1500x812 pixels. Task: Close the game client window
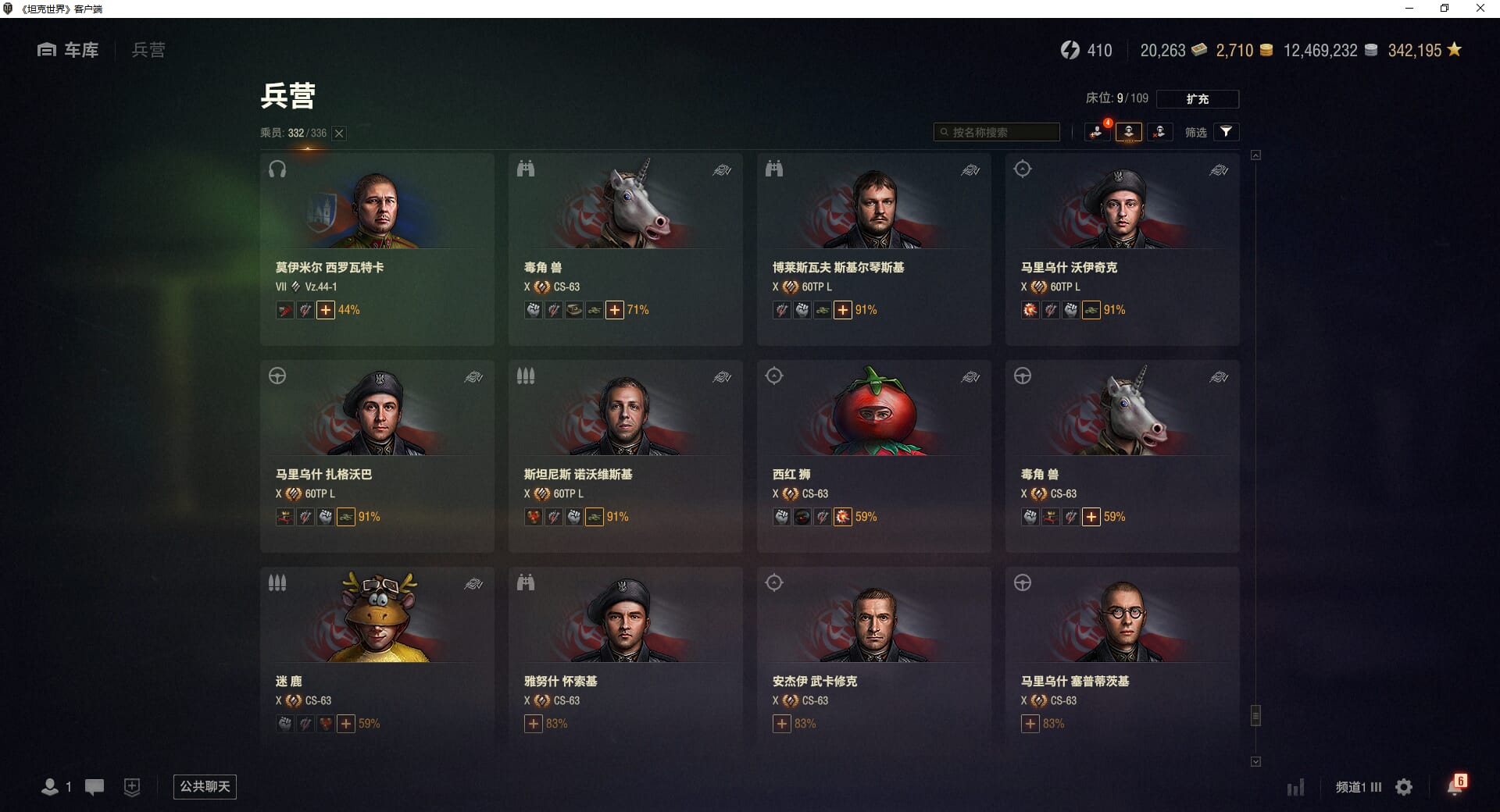click(1480, 9)
